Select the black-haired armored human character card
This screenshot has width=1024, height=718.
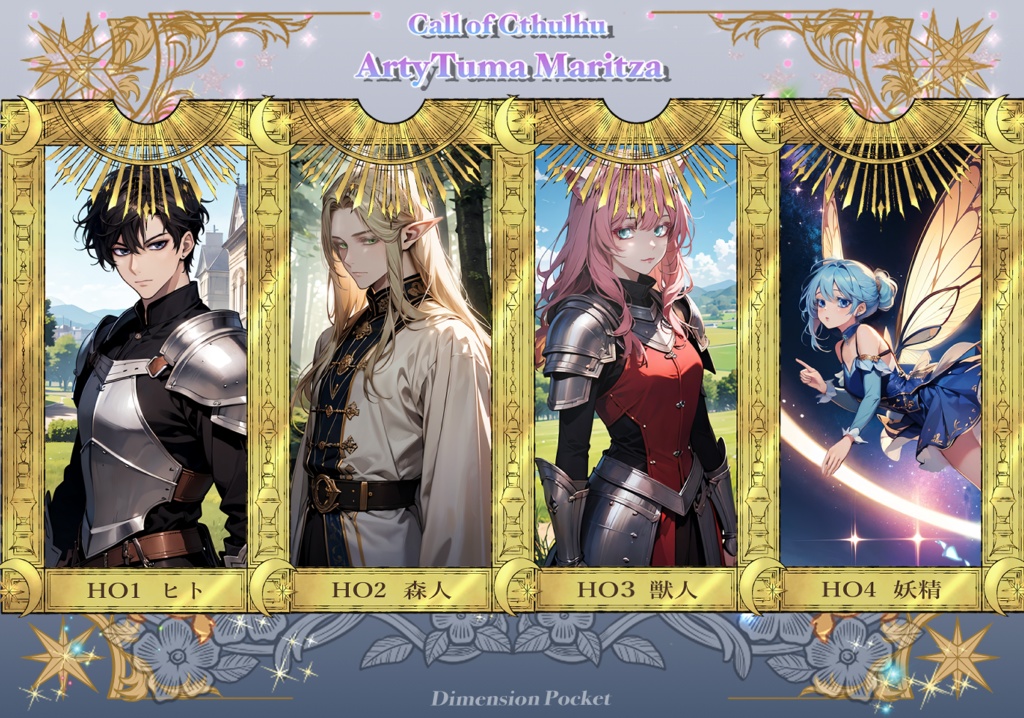146,360
